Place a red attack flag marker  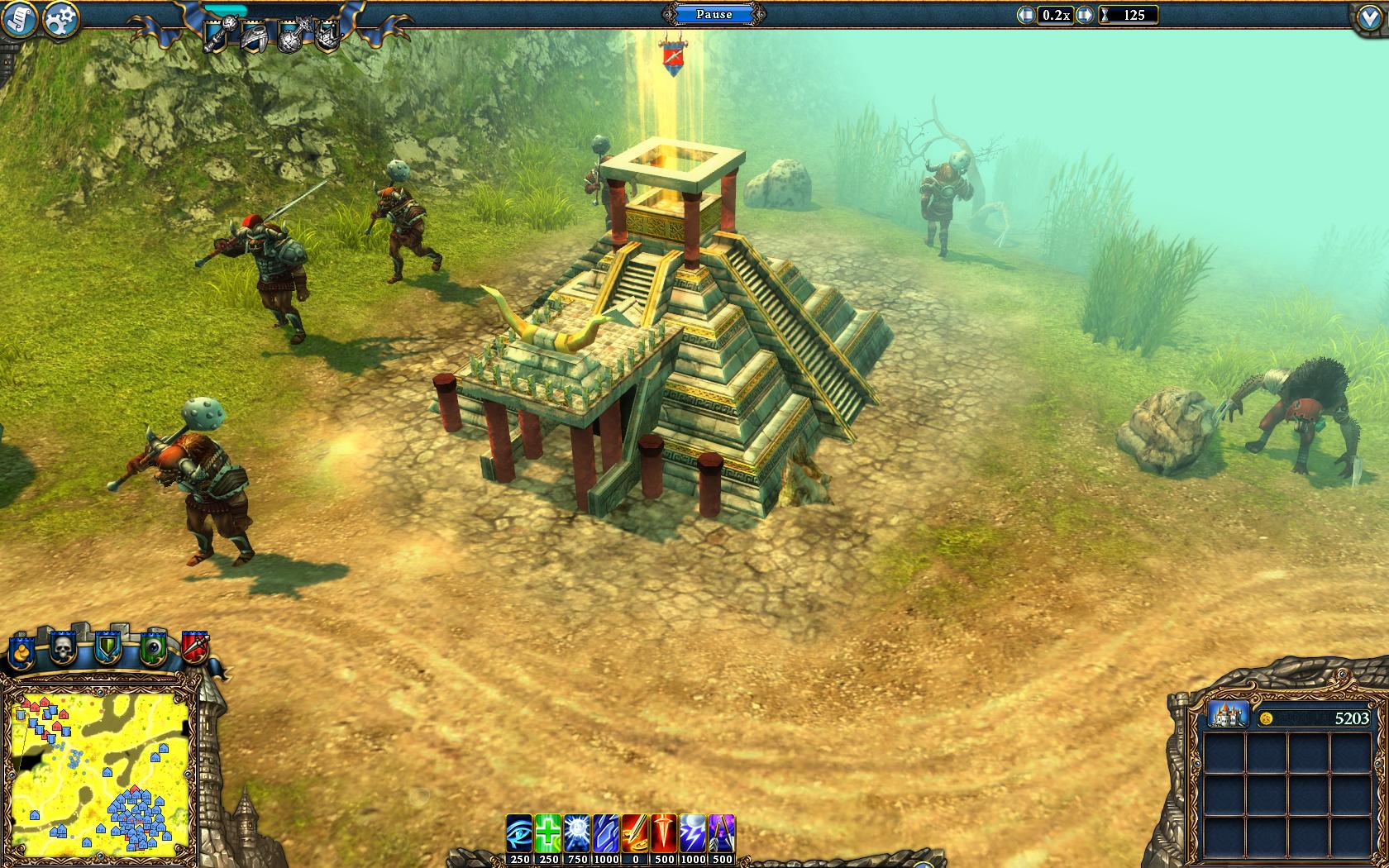click(194, 646)
